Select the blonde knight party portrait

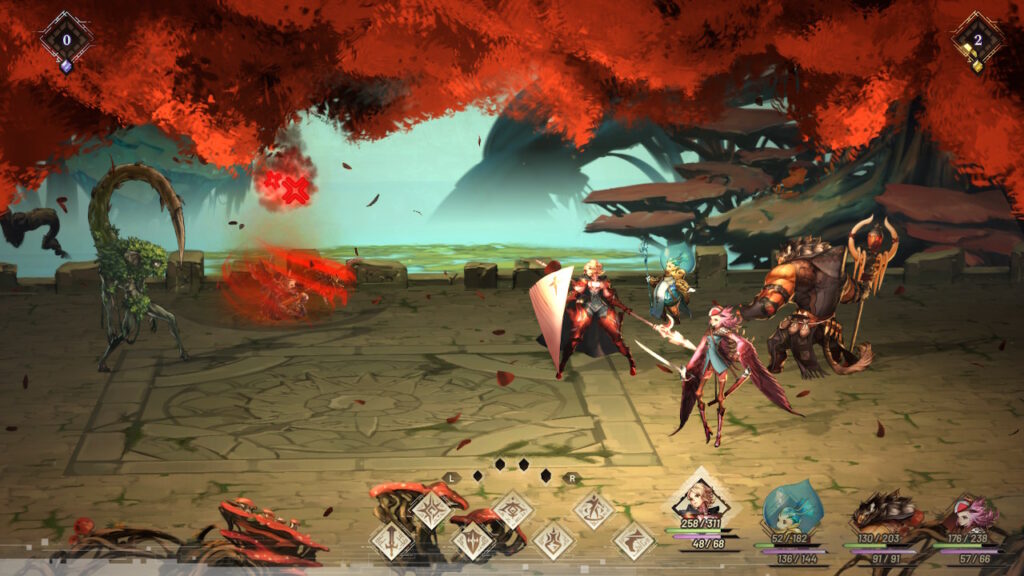pyautogui.click(x=701, y=499)
